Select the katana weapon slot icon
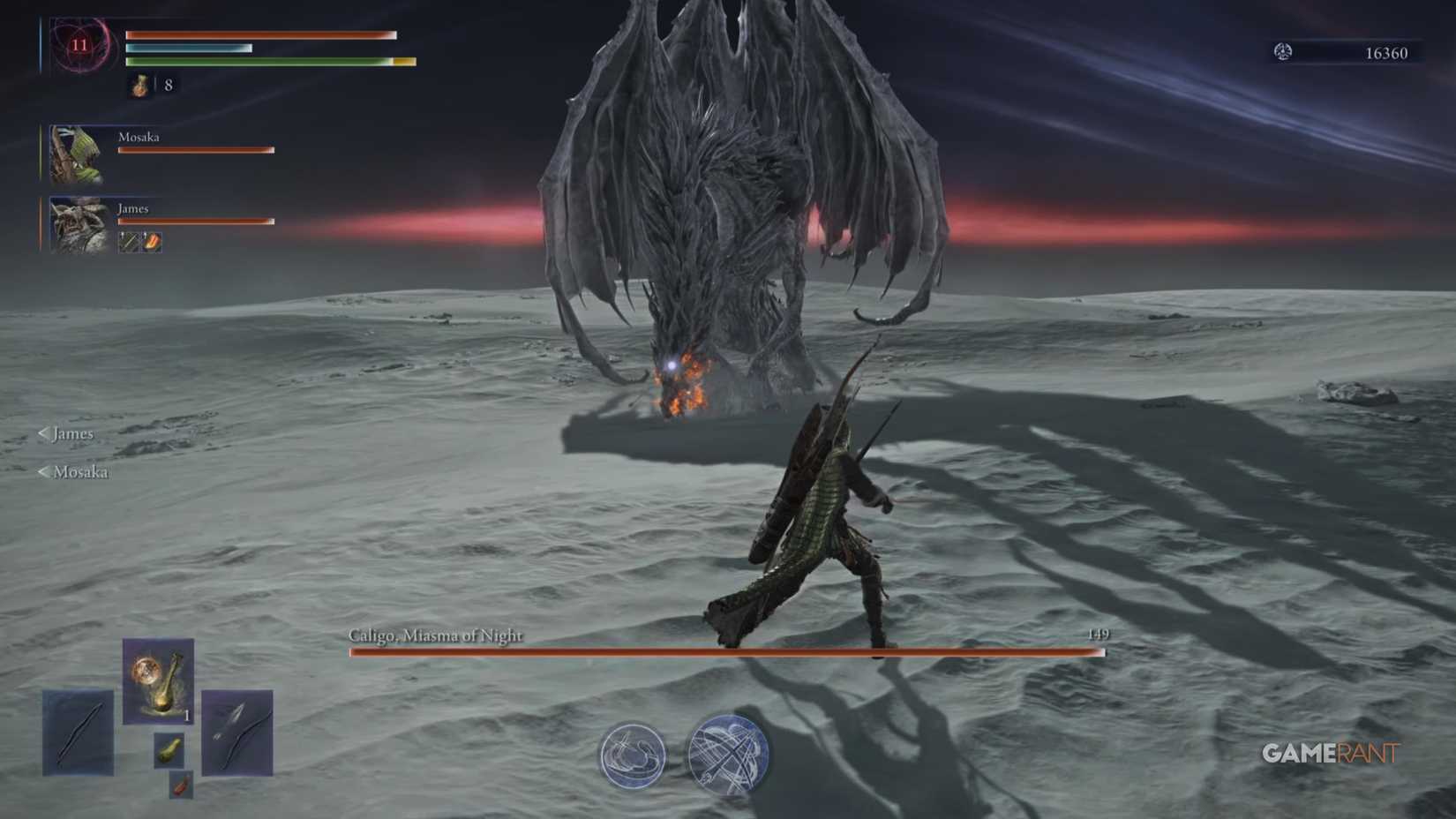The width and height of the screenshot is (1456, 819). [x=78, y=734]
